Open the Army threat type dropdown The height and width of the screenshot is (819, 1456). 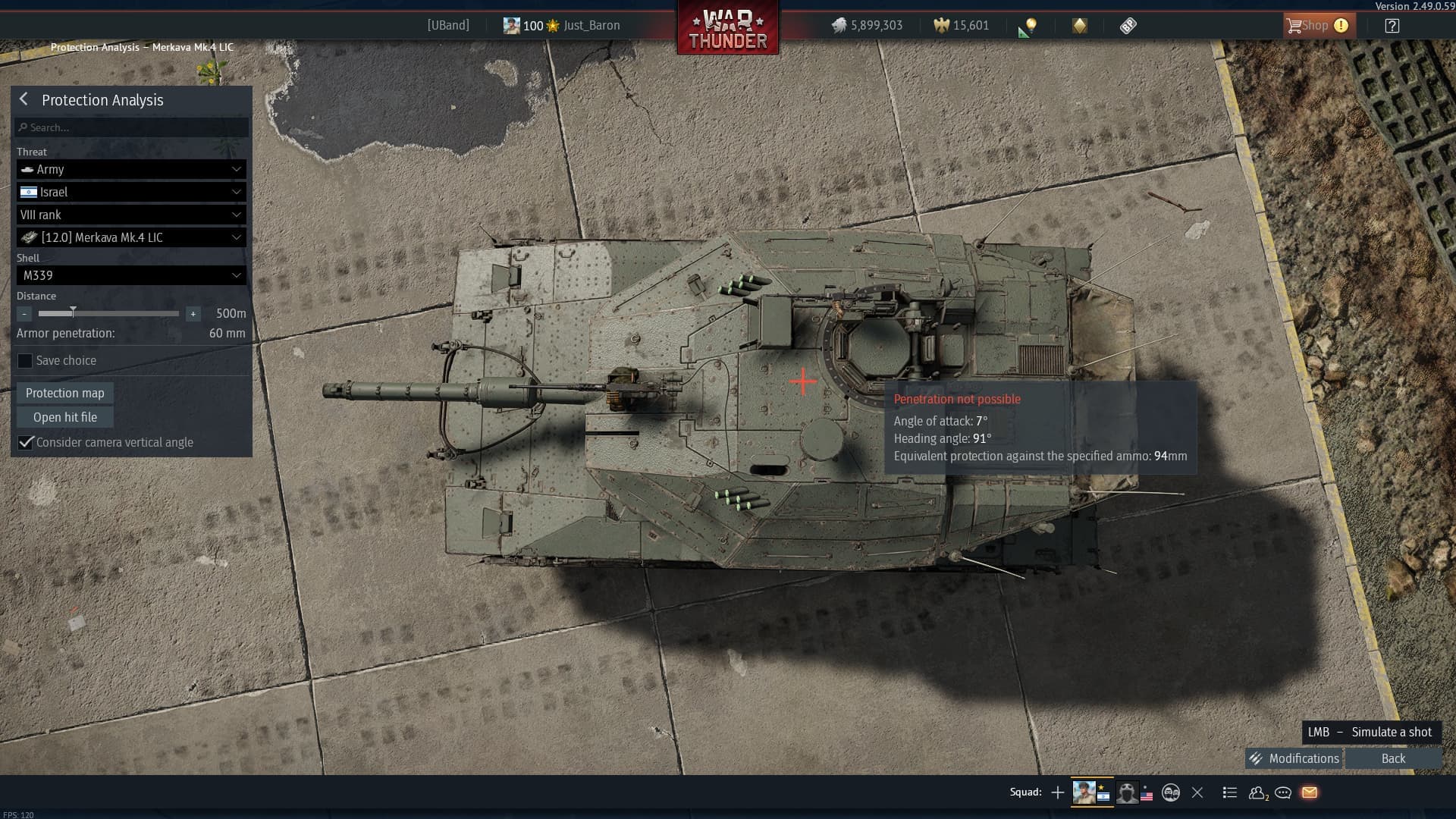click(x=131, y=169)
